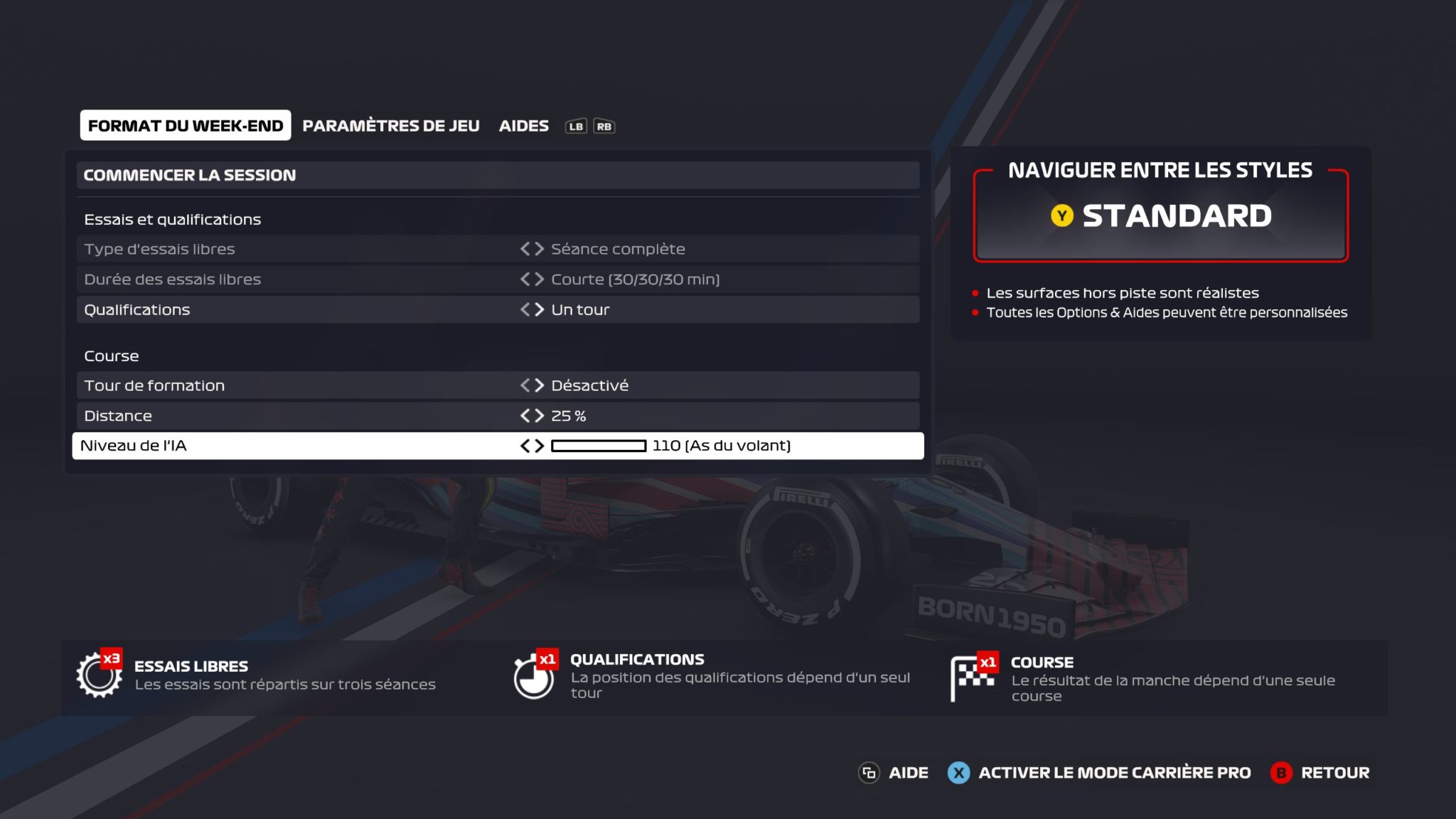Click the LB shoulder button icon
Image resolution: width=1456 pixels, height=819 pixels.
click(577, 126)
